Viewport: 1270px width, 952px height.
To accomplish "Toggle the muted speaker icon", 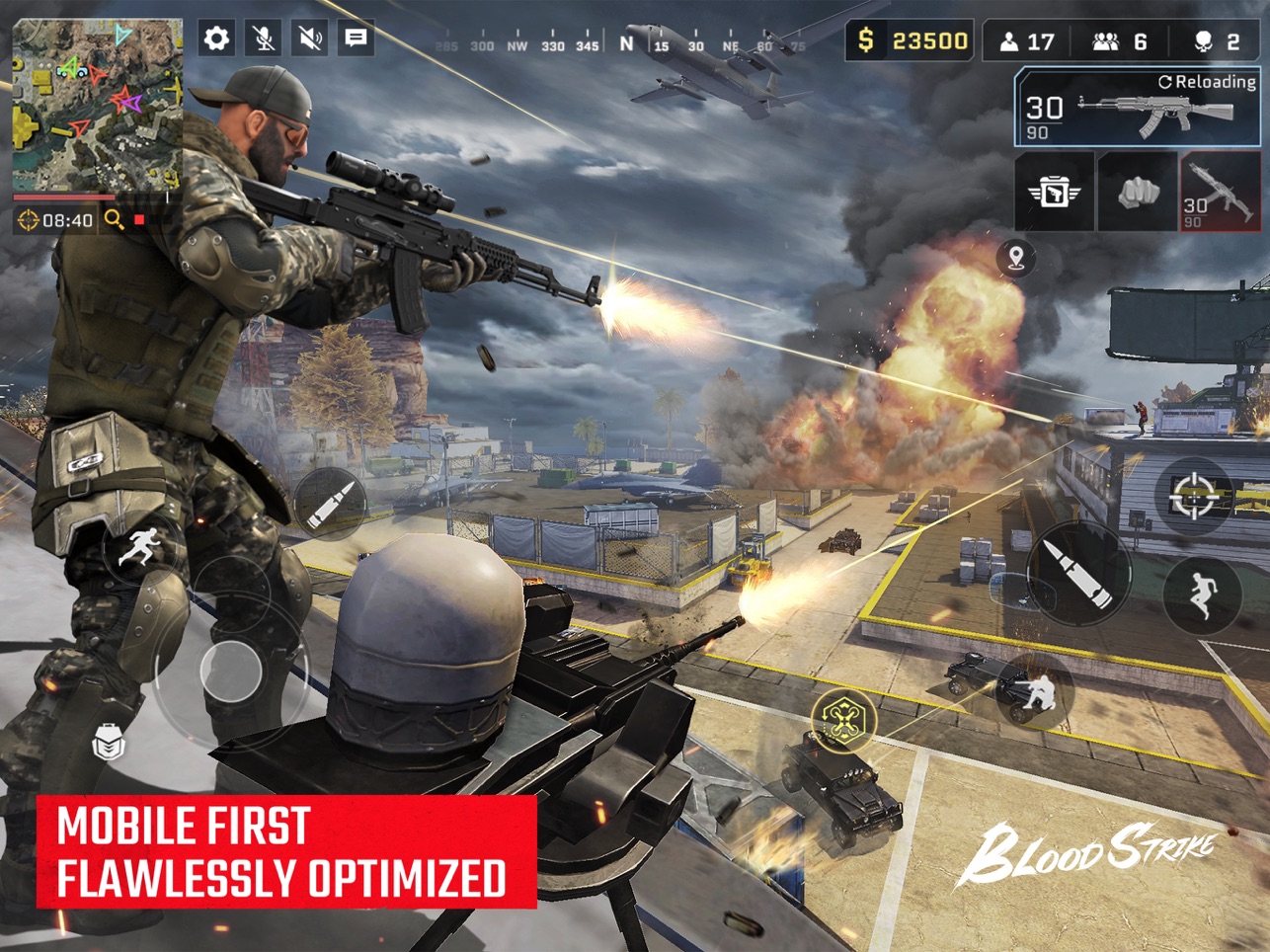I will point(310,39).
